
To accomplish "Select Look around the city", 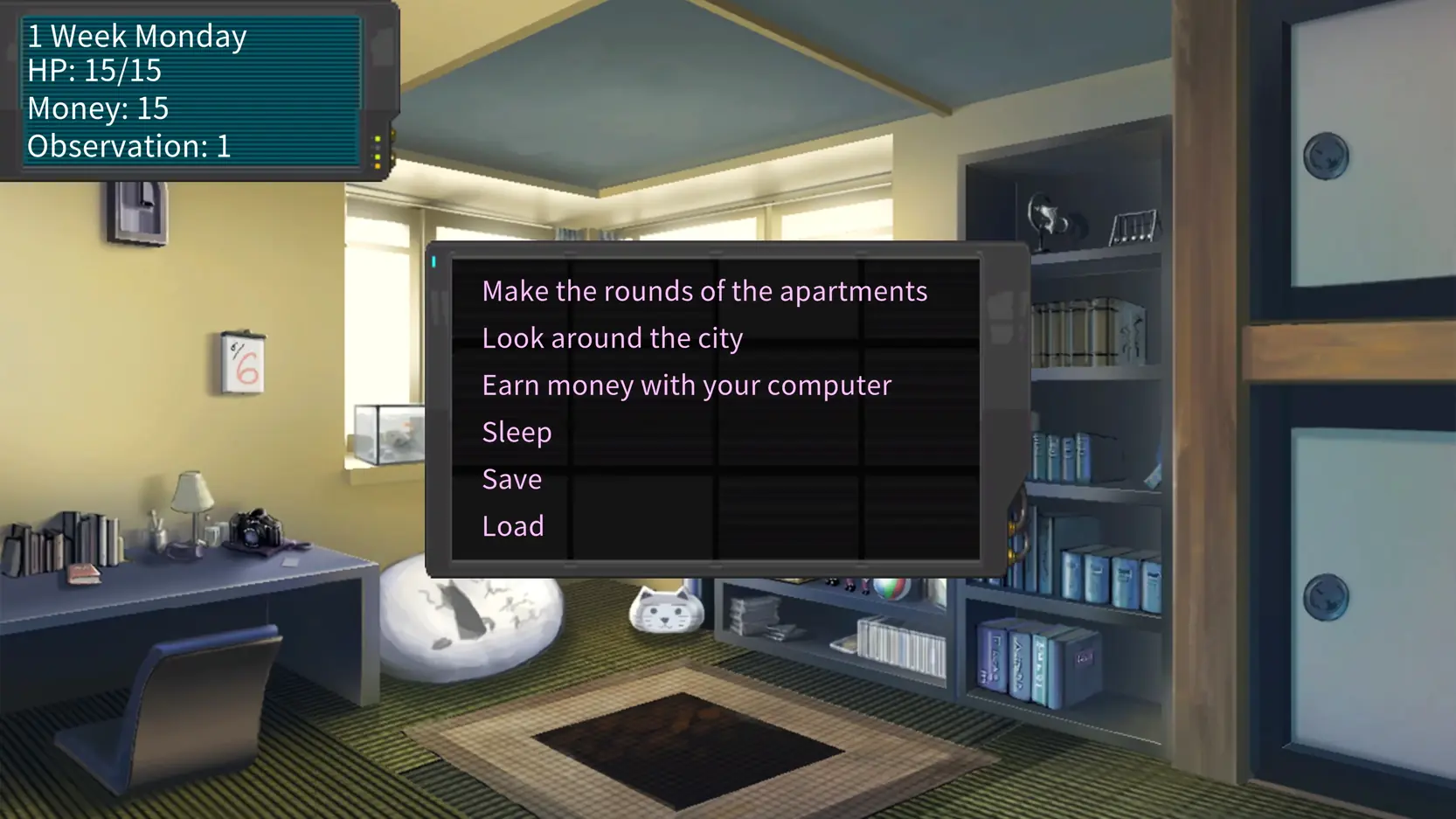I will click(612, 338).
